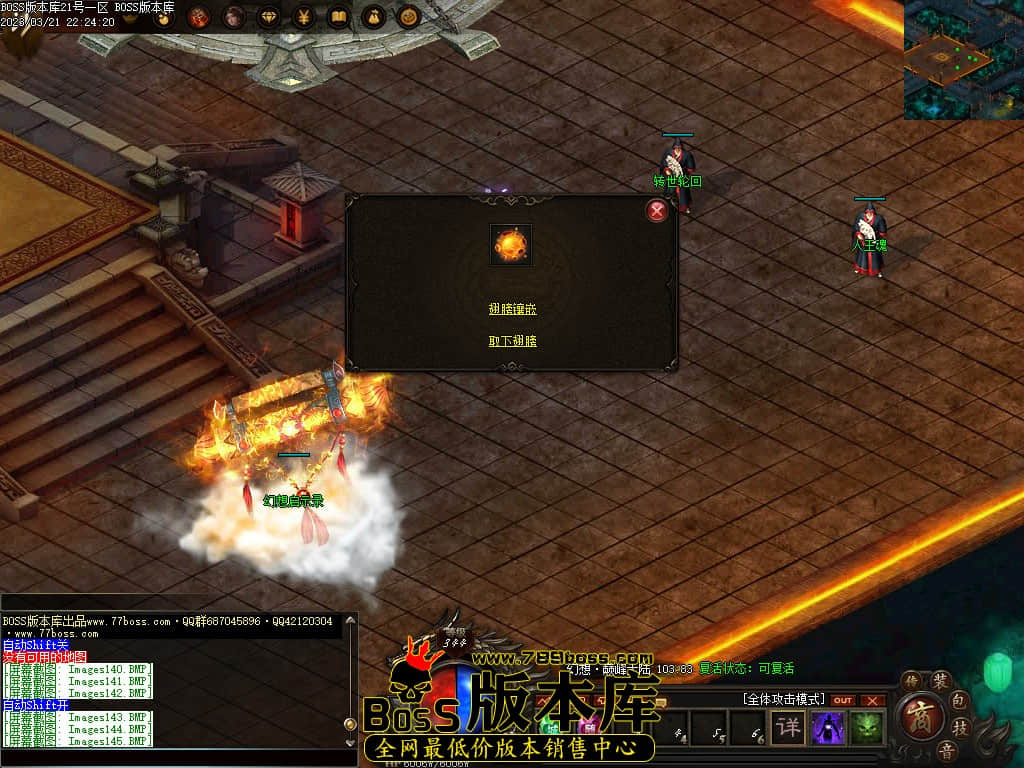
Task: Select the 取下翅膀 remove wings option
Action: (512, 341)
